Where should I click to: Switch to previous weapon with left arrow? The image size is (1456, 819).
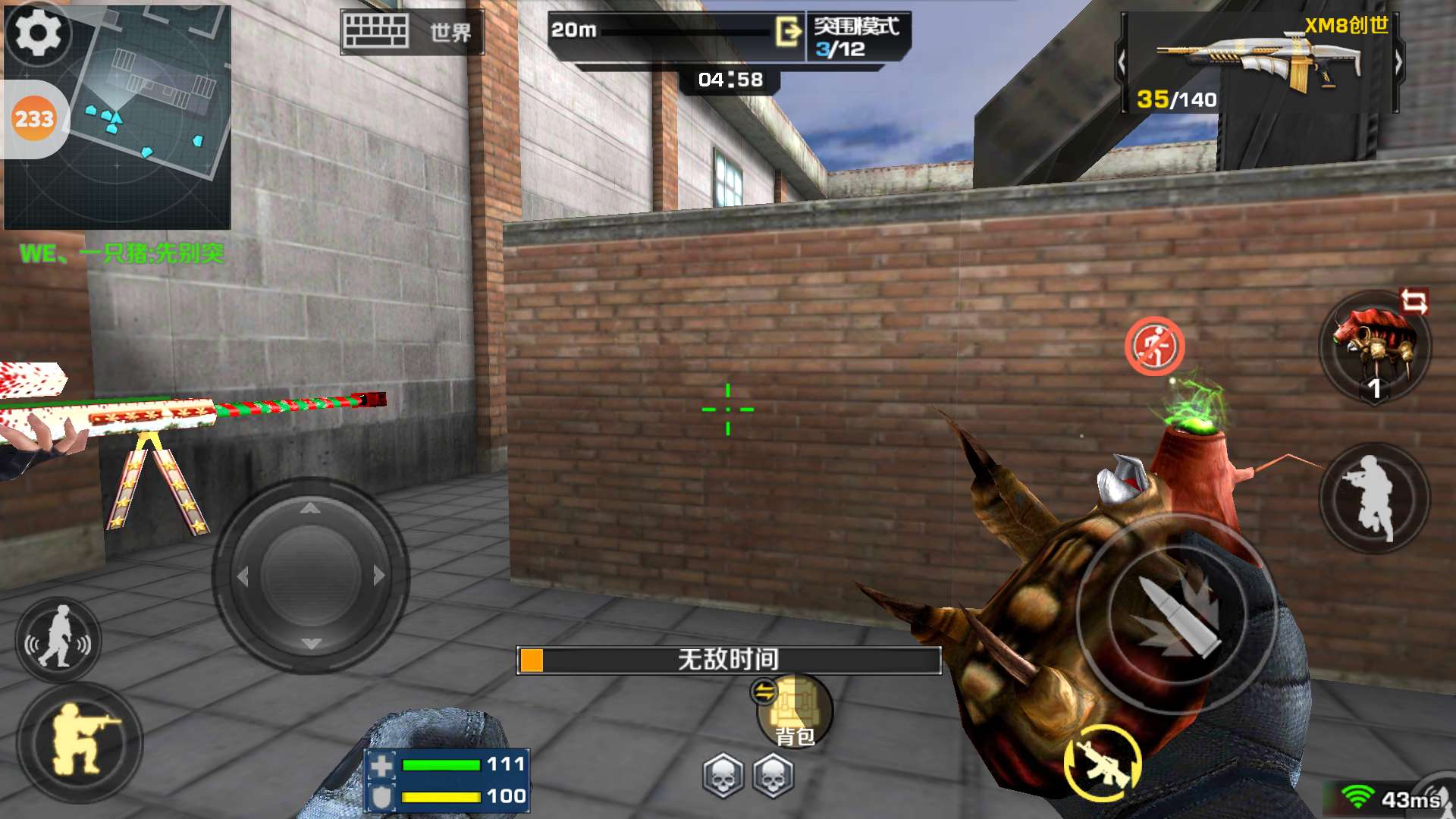click(x=1122, y=63)
